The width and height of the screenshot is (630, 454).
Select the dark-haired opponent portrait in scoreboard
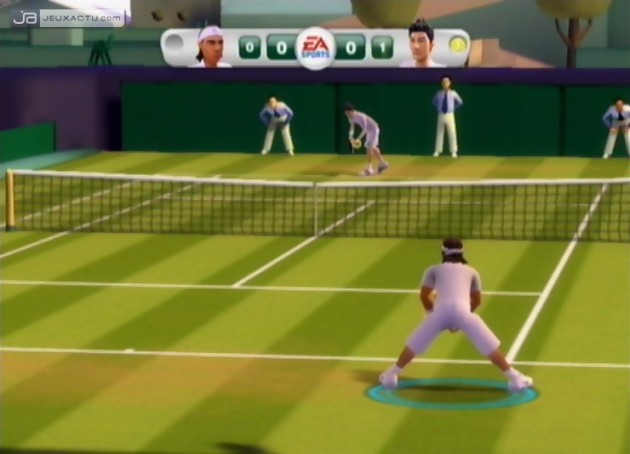(421, 45)
